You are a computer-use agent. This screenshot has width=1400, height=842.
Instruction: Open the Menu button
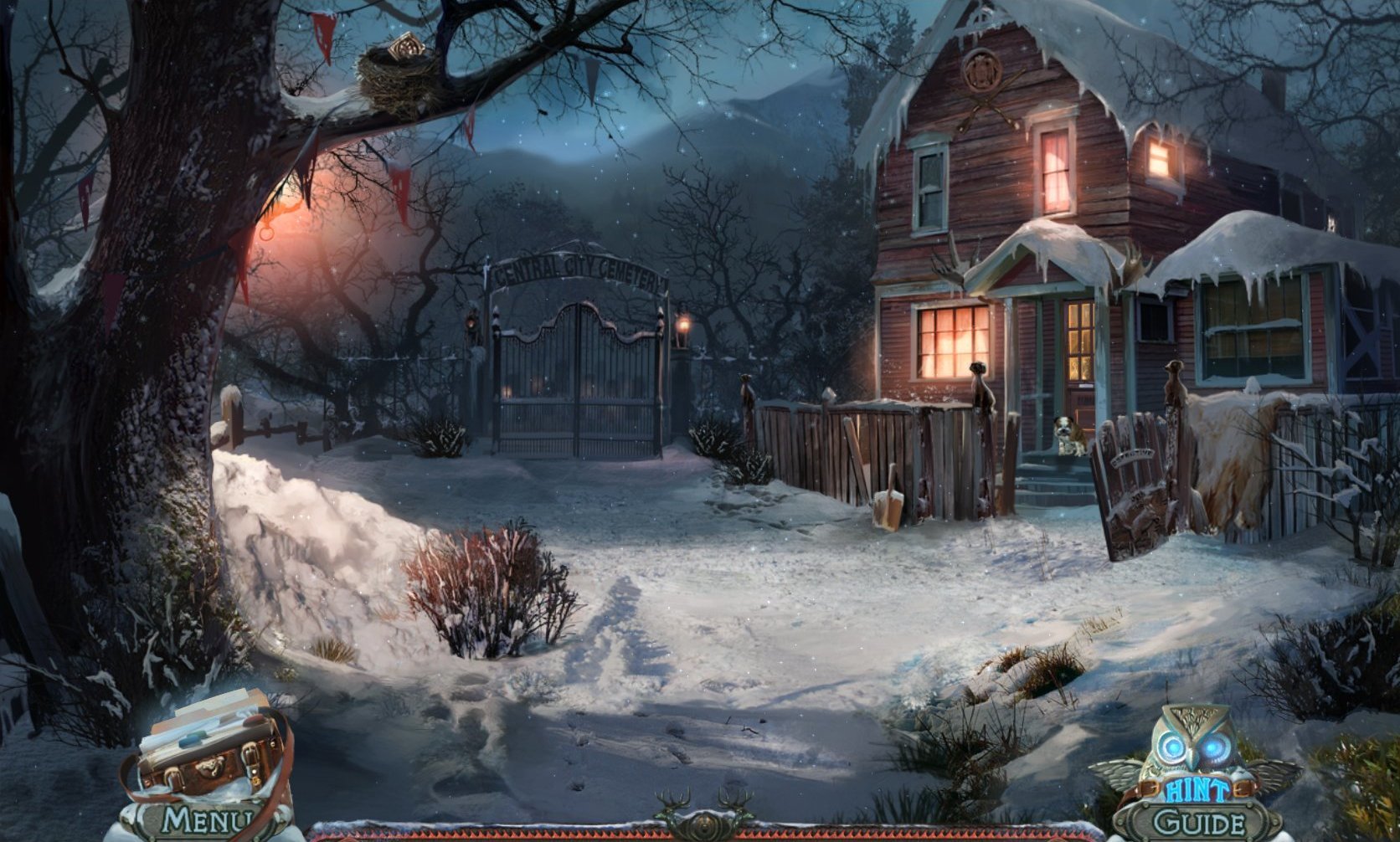pyautogui.click(x=205, y=820)
